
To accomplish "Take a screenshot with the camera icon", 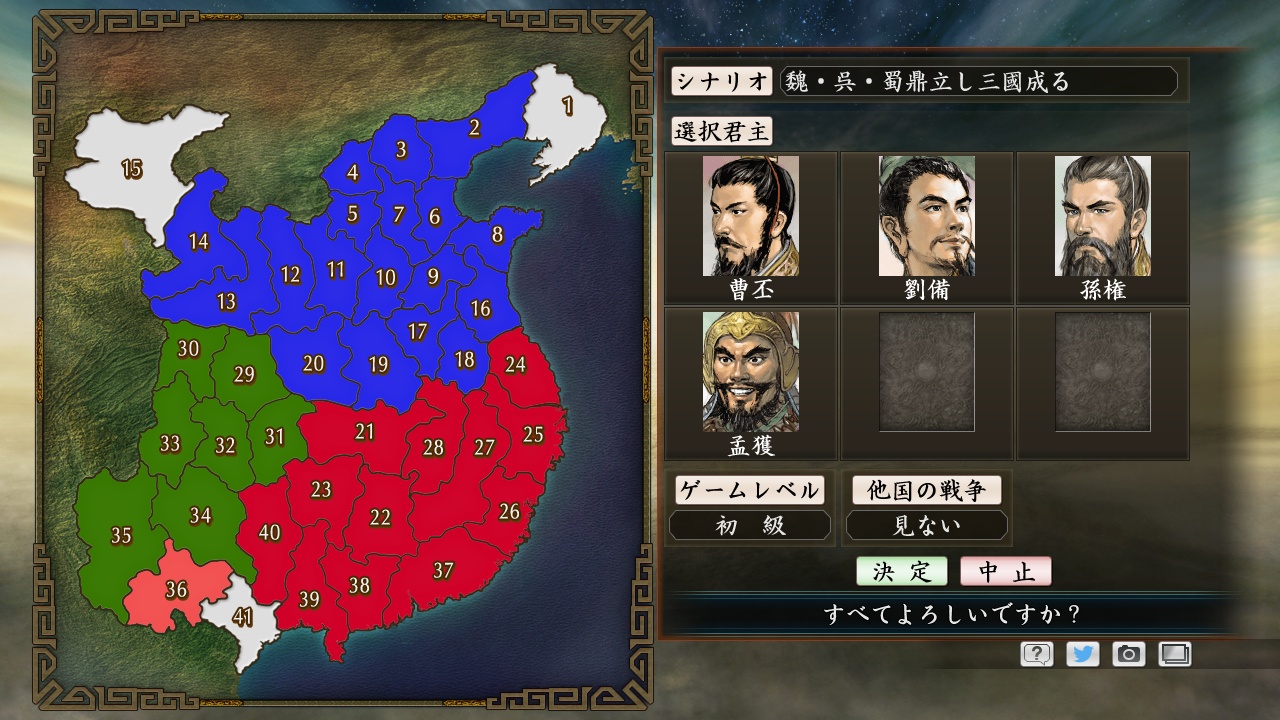I will 1129,654.
